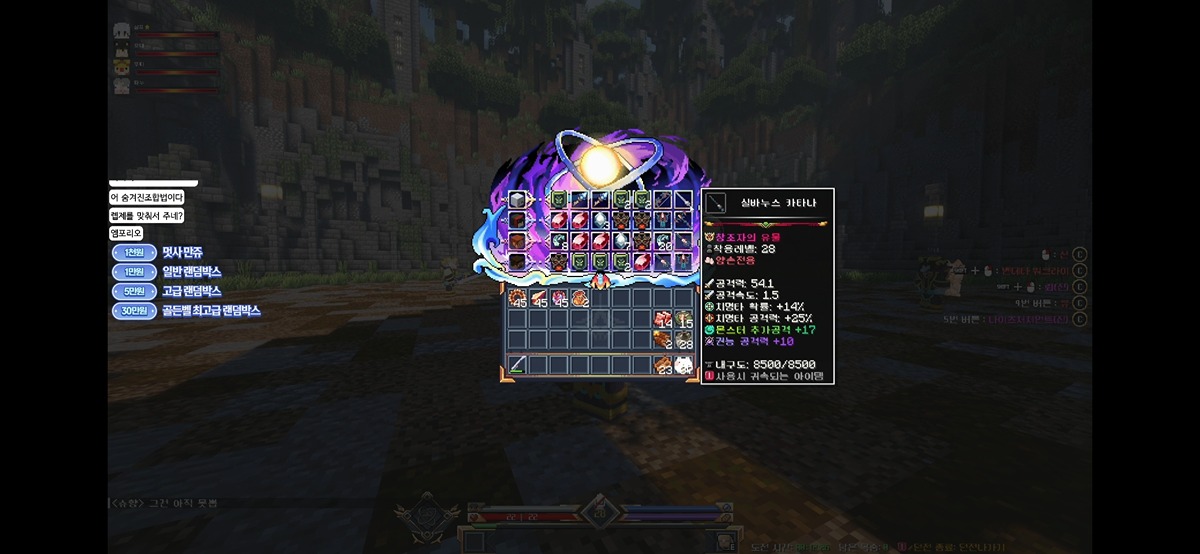Select the white creature item in the hotbar

[x=684, y=365]
